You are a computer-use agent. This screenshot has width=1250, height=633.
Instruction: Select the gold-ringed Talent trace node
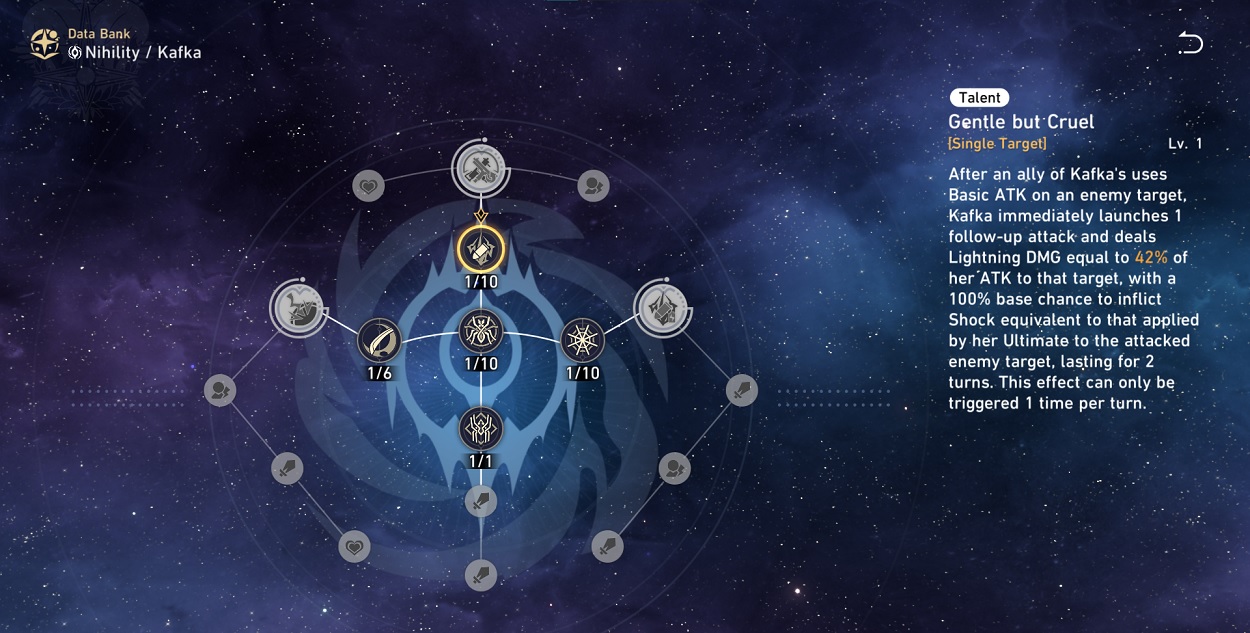480,246
